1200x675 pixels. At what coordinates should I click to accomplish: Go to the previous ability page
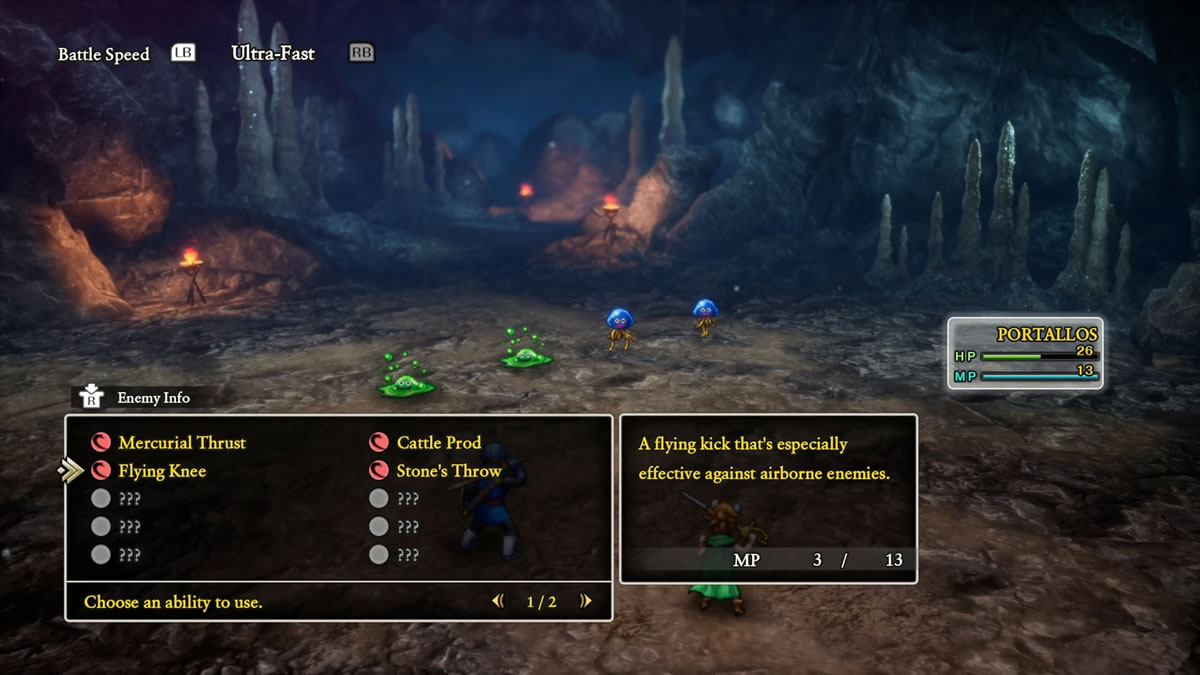(x=497, y=601)
